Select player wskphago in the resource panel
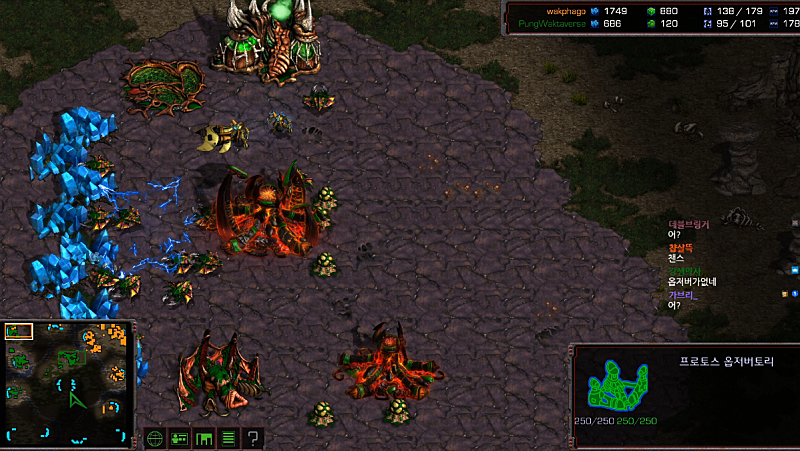This screenshot has width=800, height=451. tap(565, 10)
